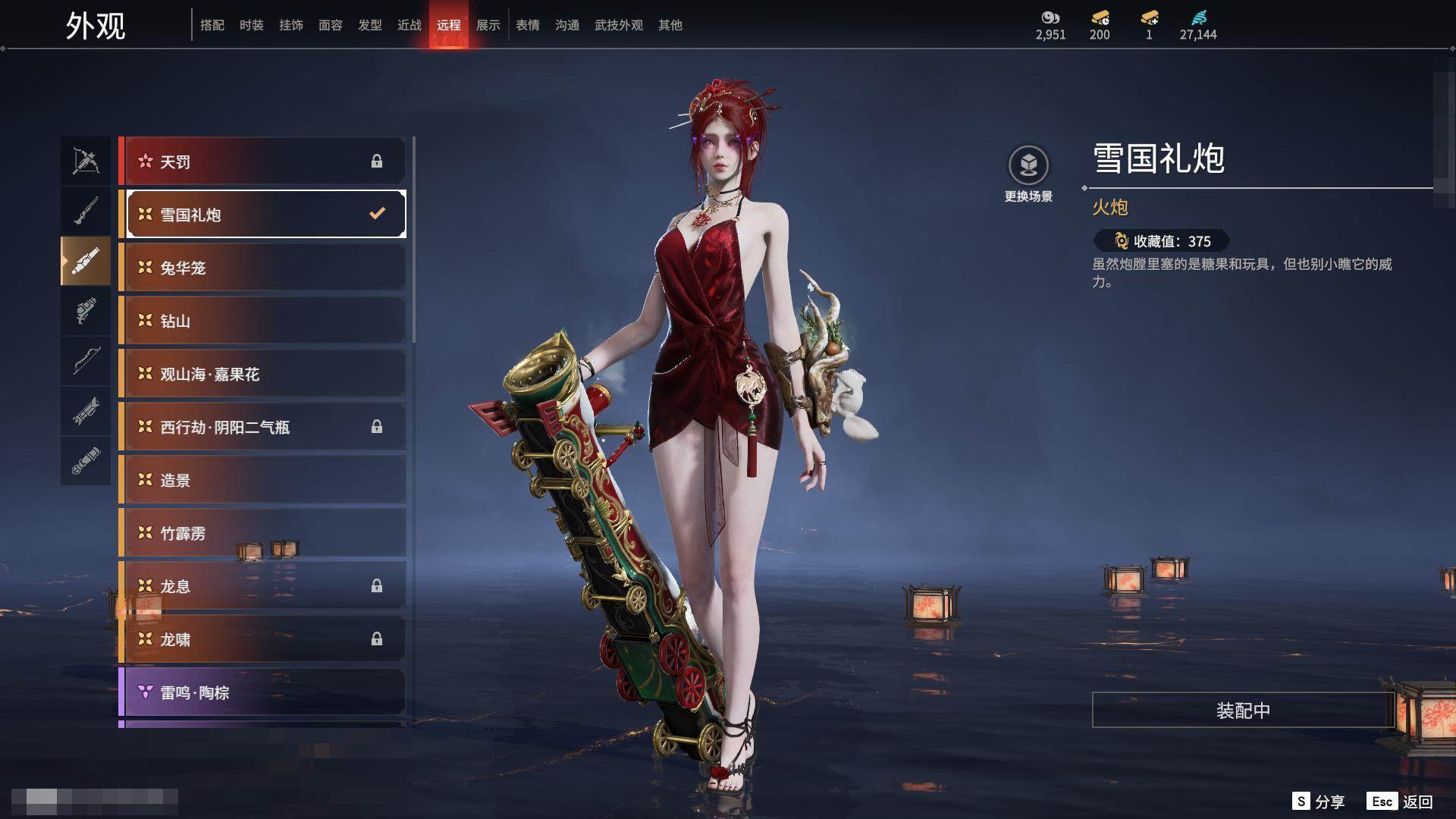Choose the bow weapon category icon
Image resolution: width=1456 pixels, height=819 pixels.
86,361
